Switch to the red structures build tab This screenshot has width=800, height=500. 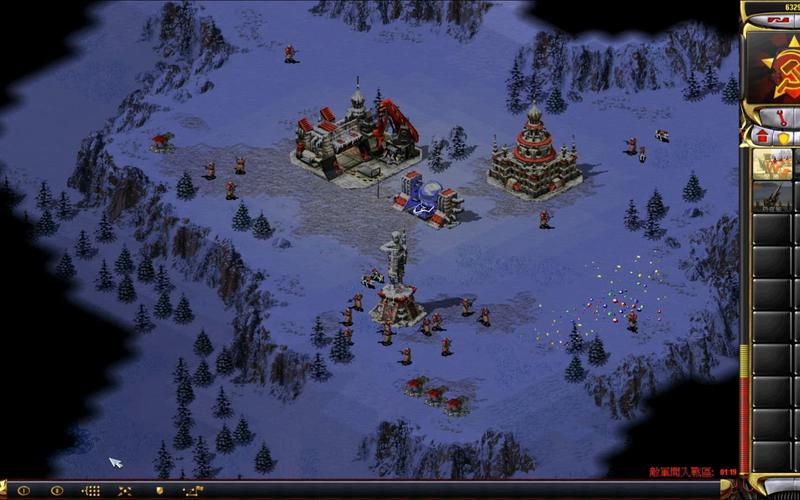tap(762, 136)
